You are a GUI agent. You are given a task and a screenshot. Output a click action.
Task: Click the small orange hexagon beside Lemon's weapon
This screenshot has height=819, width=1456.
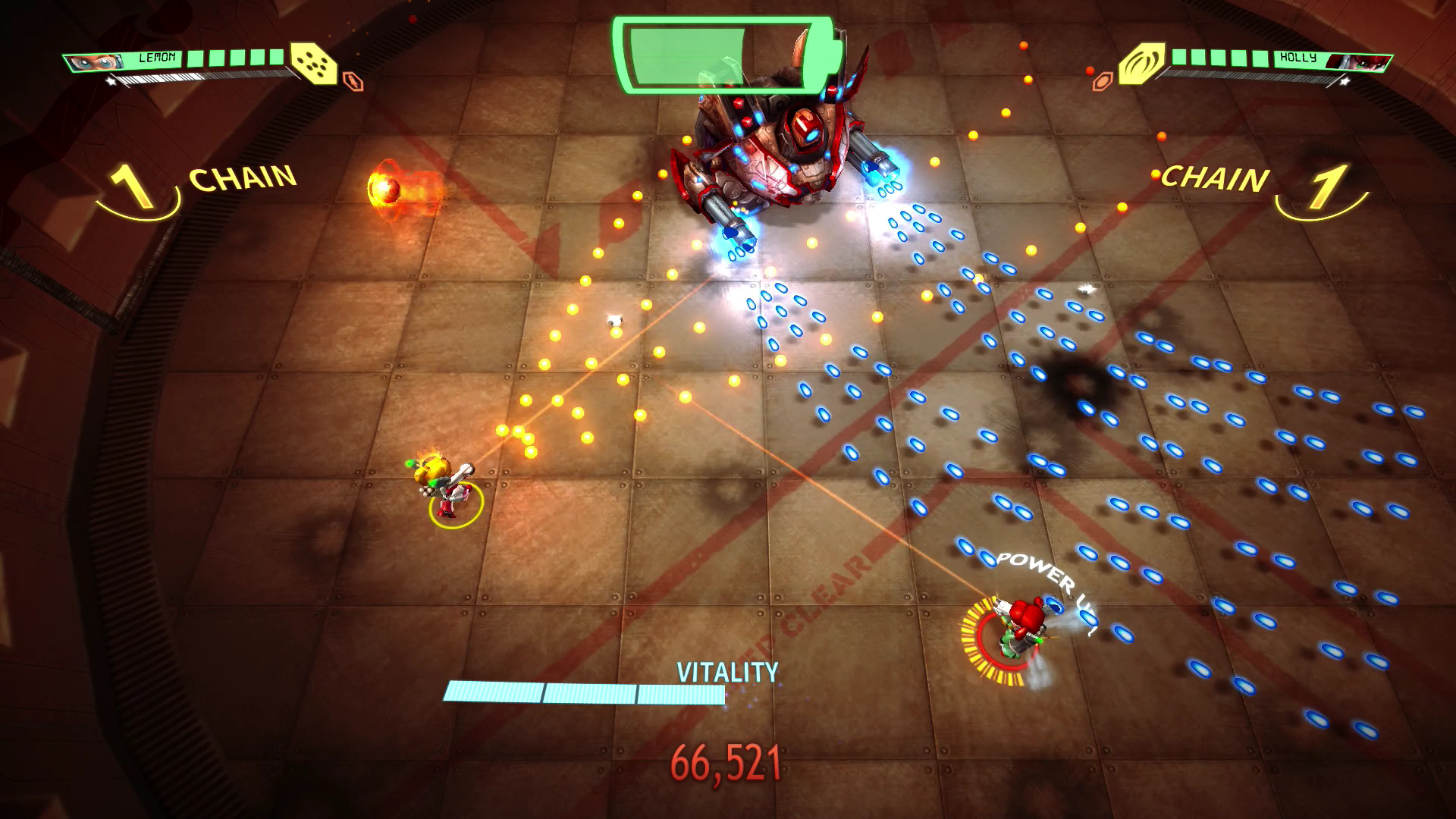pos(353,81)
